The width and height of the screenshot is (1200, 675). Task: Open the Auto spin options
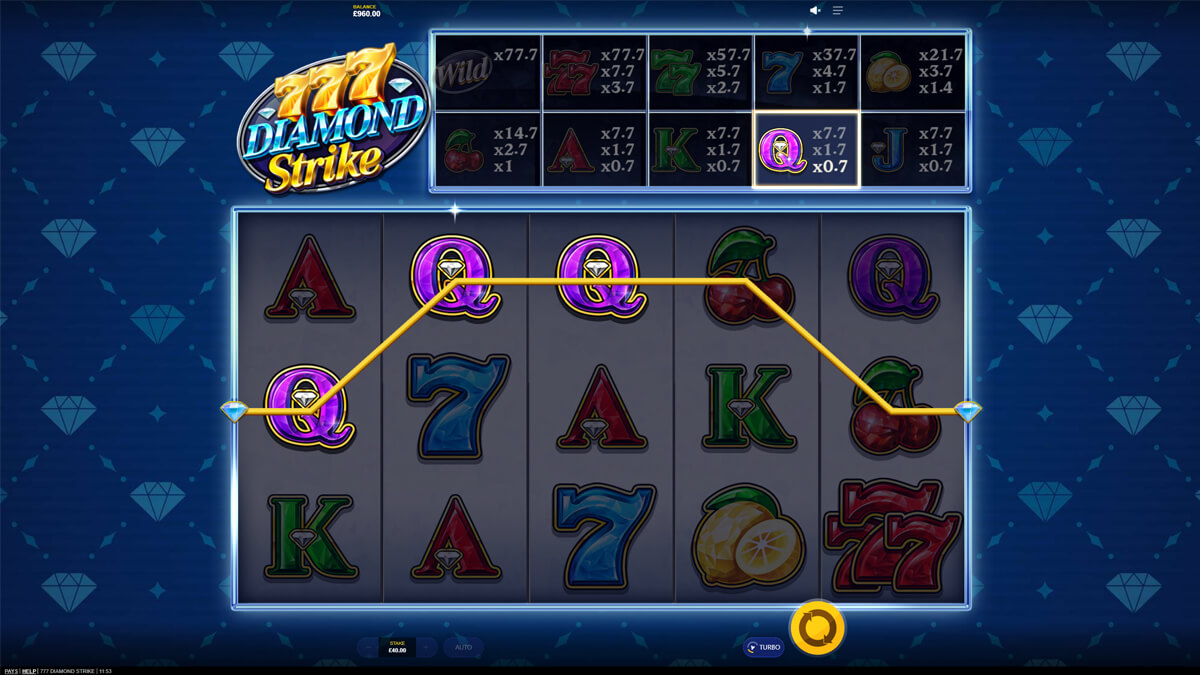pyautogui.click(x=463, y=647)
